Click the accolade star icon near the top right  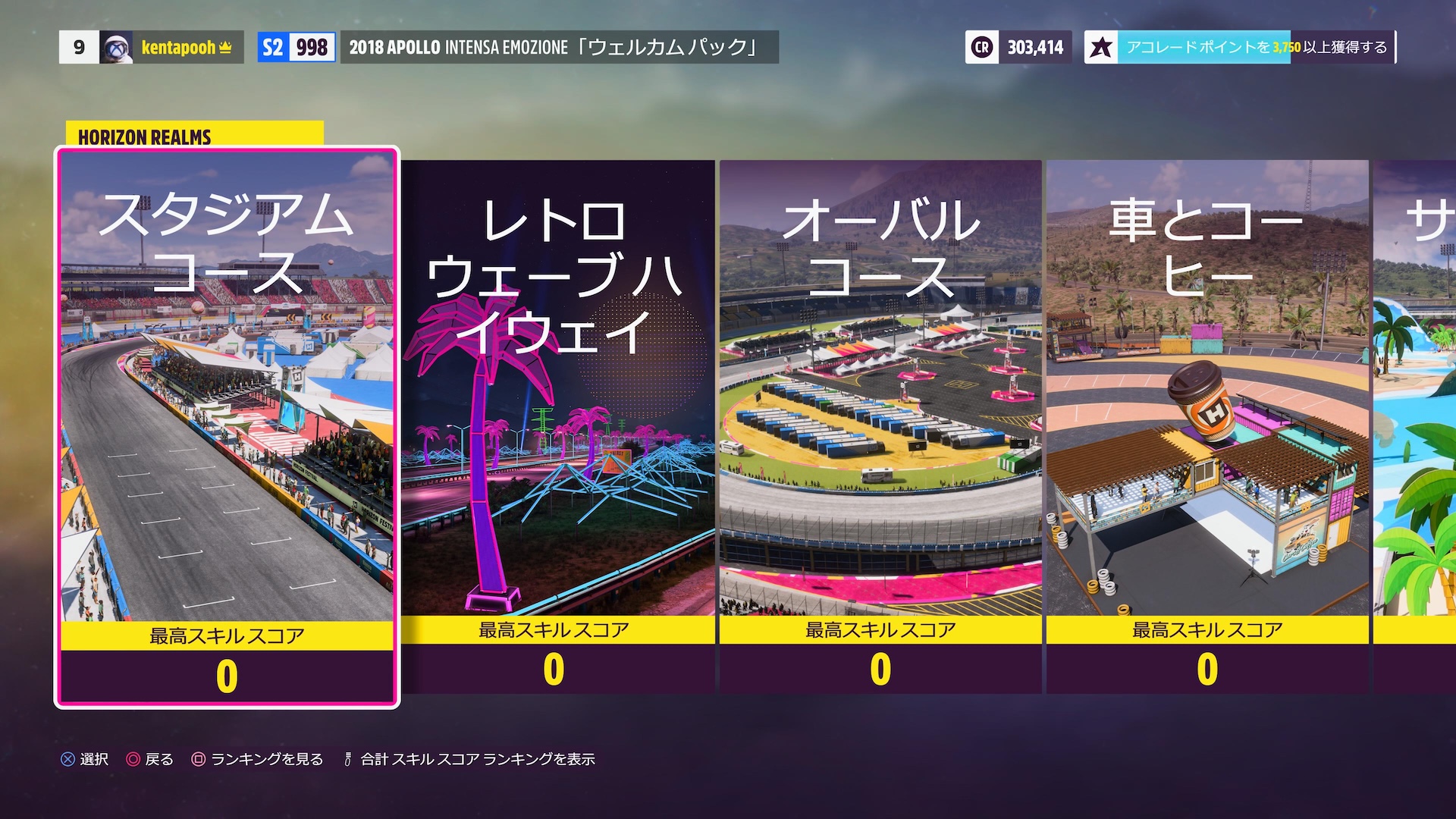(x=1102, y=47)
